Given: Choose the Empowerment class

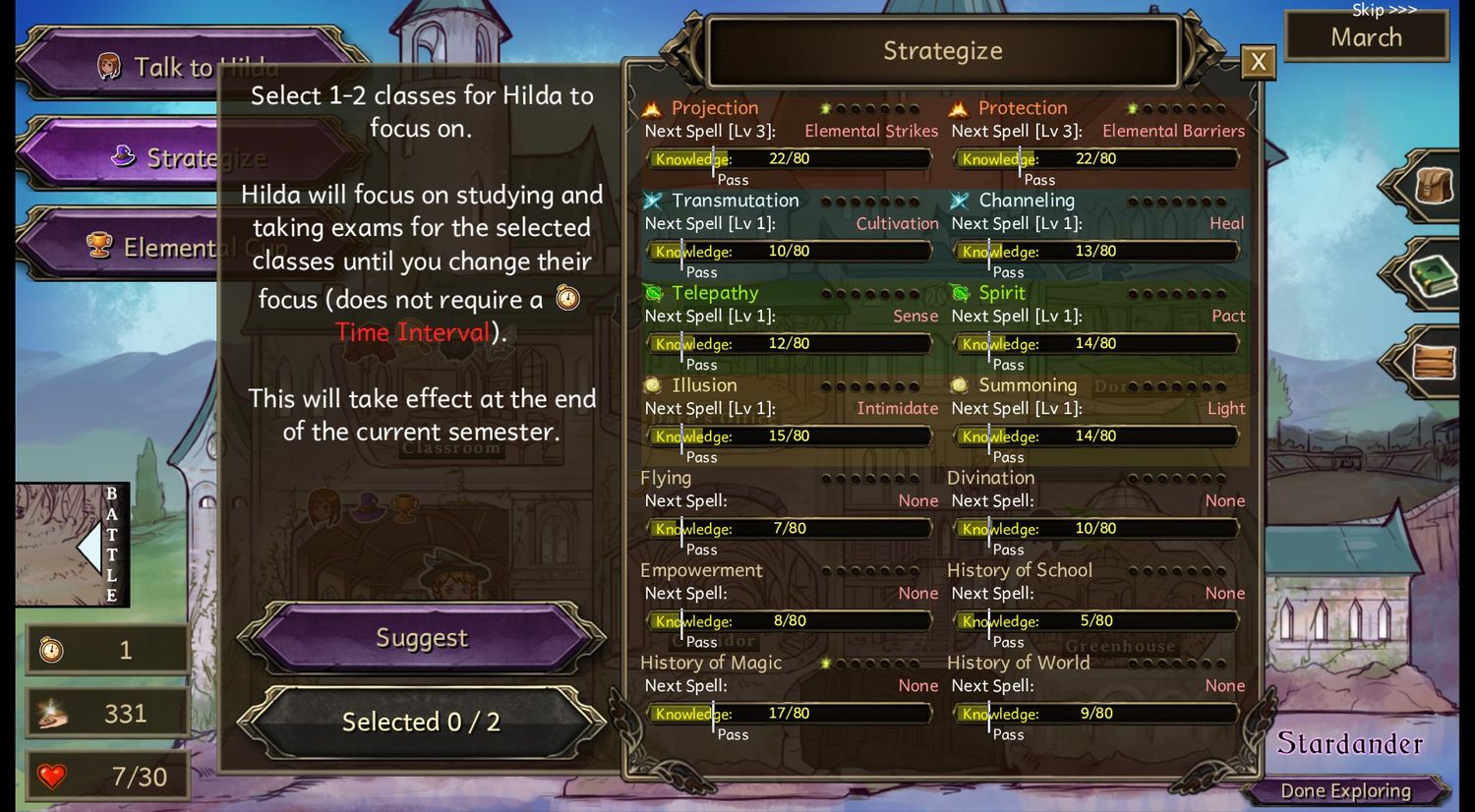Looking at the screenshot, I should point(701,570).
